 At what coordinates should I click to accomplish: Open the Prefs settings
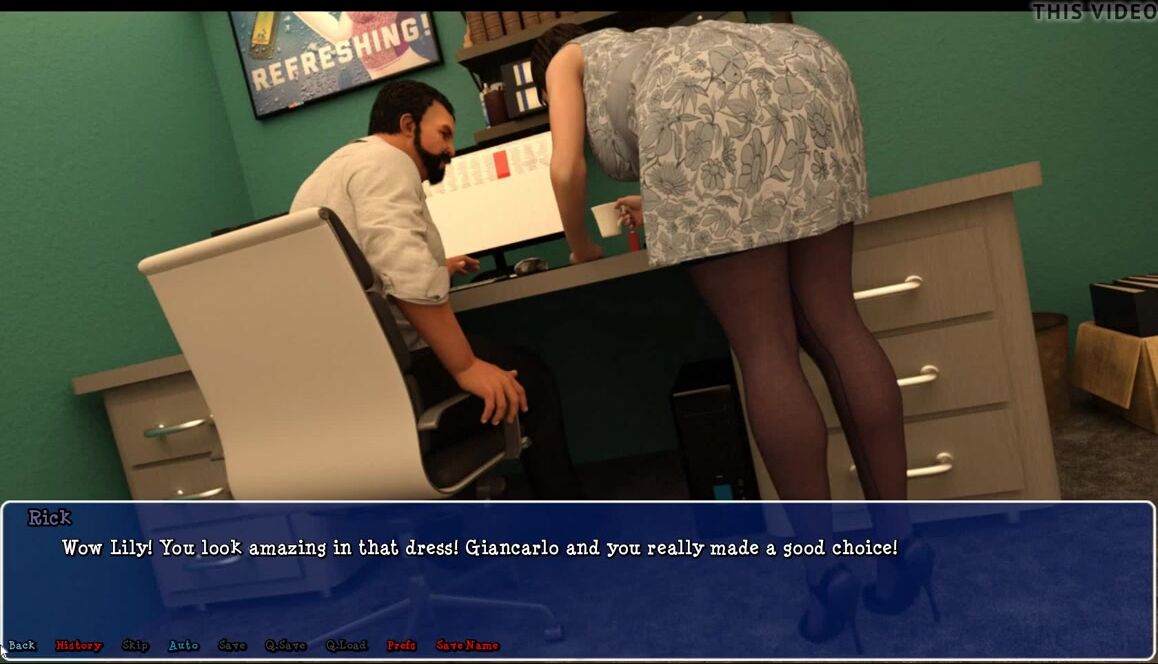point(401,646)
